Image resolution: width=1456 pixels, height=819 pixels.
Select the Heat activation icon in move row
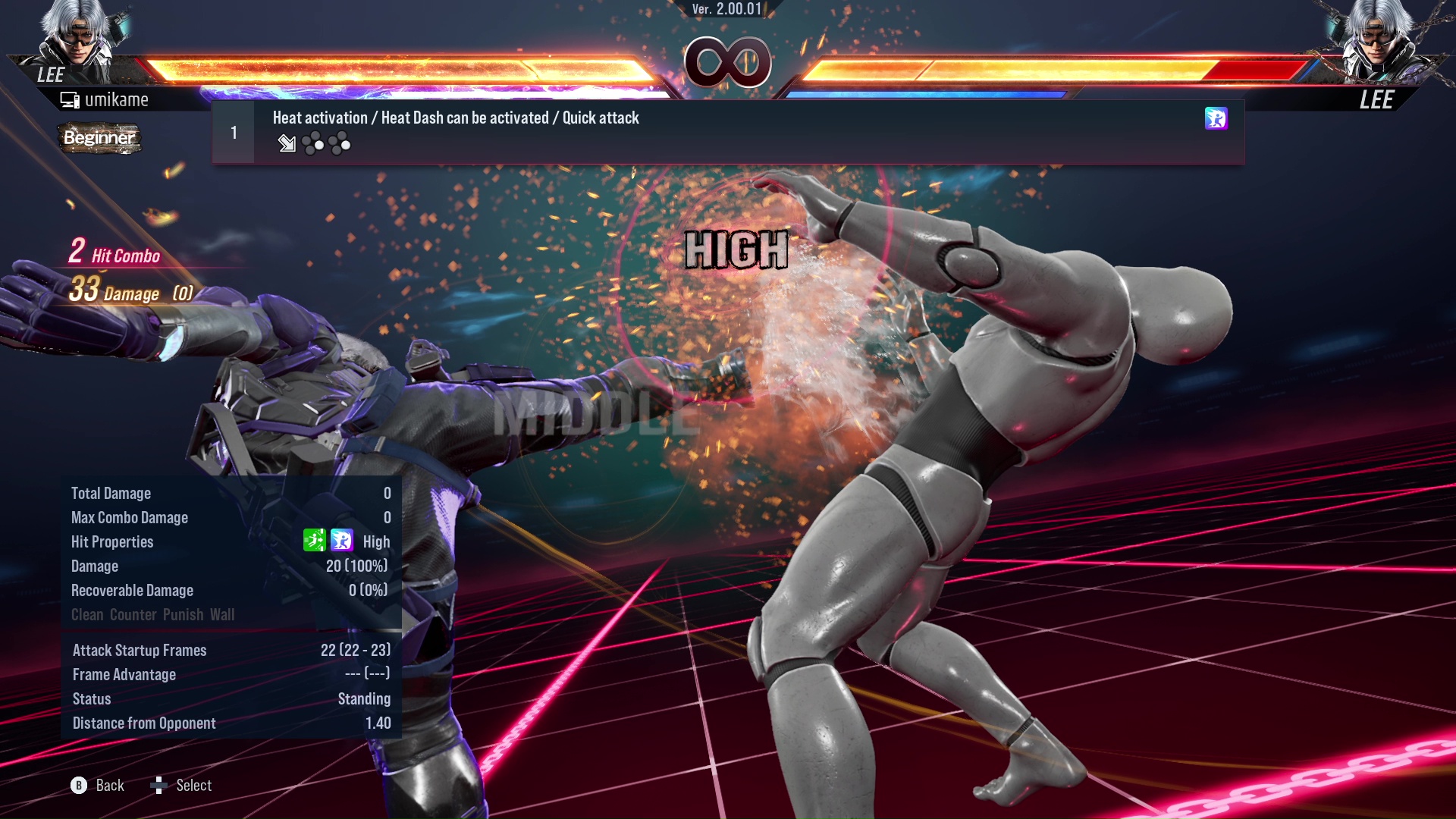(x=1216, y=119)
